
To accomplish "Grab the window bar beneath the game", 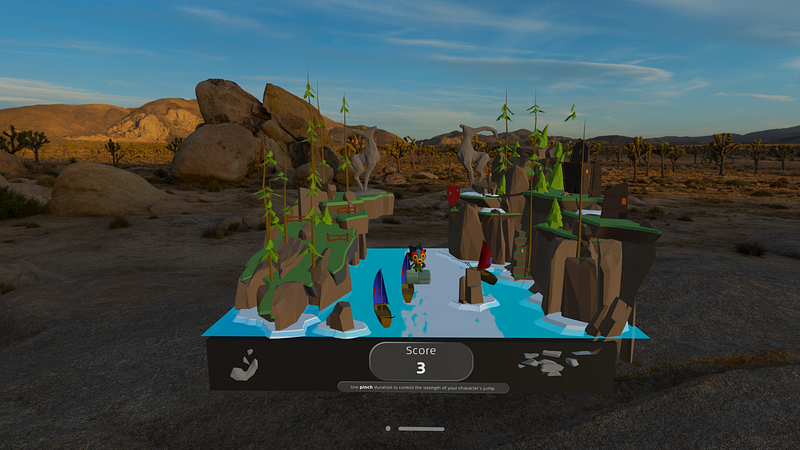I will (x=421, y=428).
